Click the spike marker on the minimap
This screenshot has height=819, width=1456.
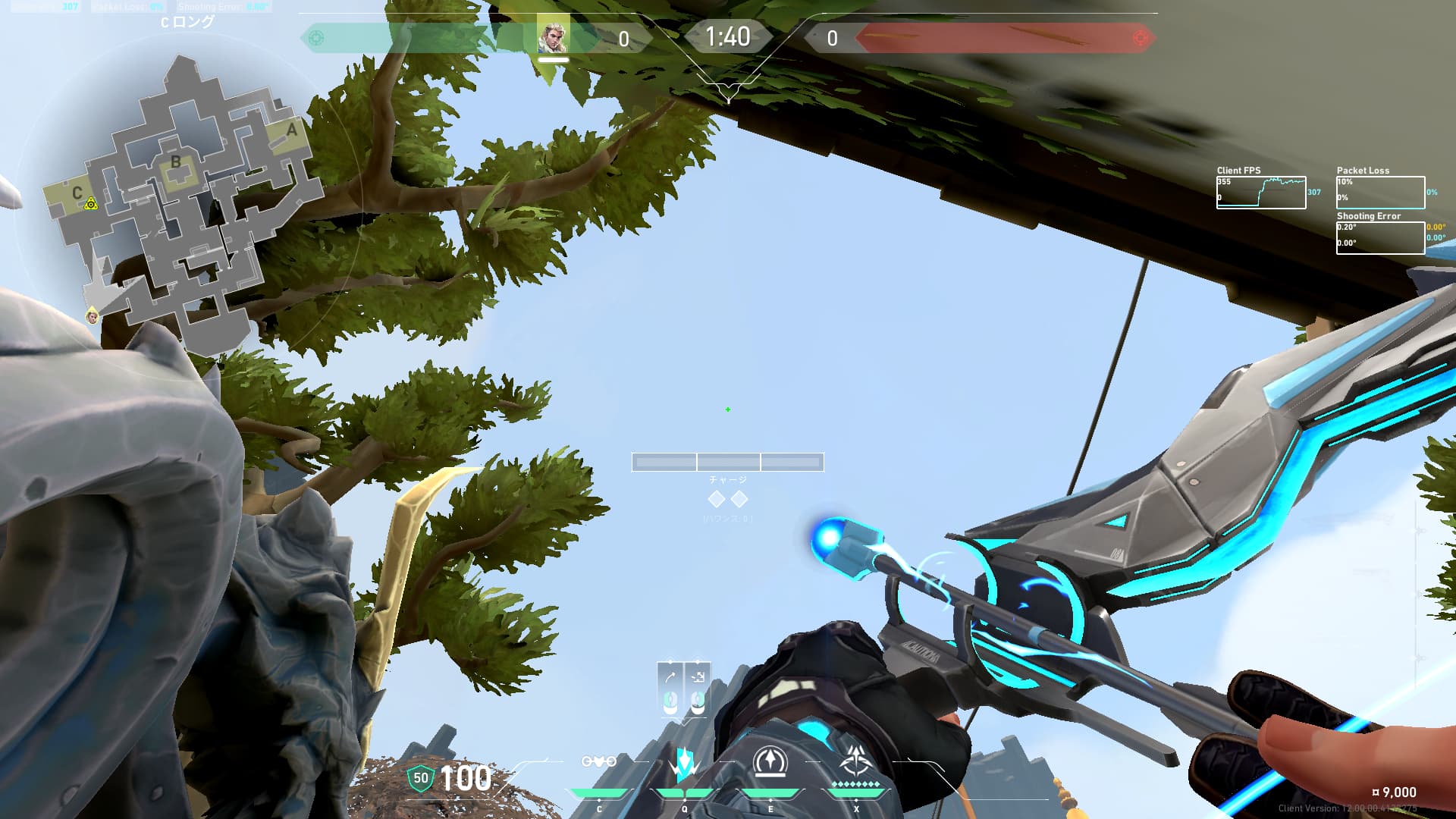tap(91, 203)
